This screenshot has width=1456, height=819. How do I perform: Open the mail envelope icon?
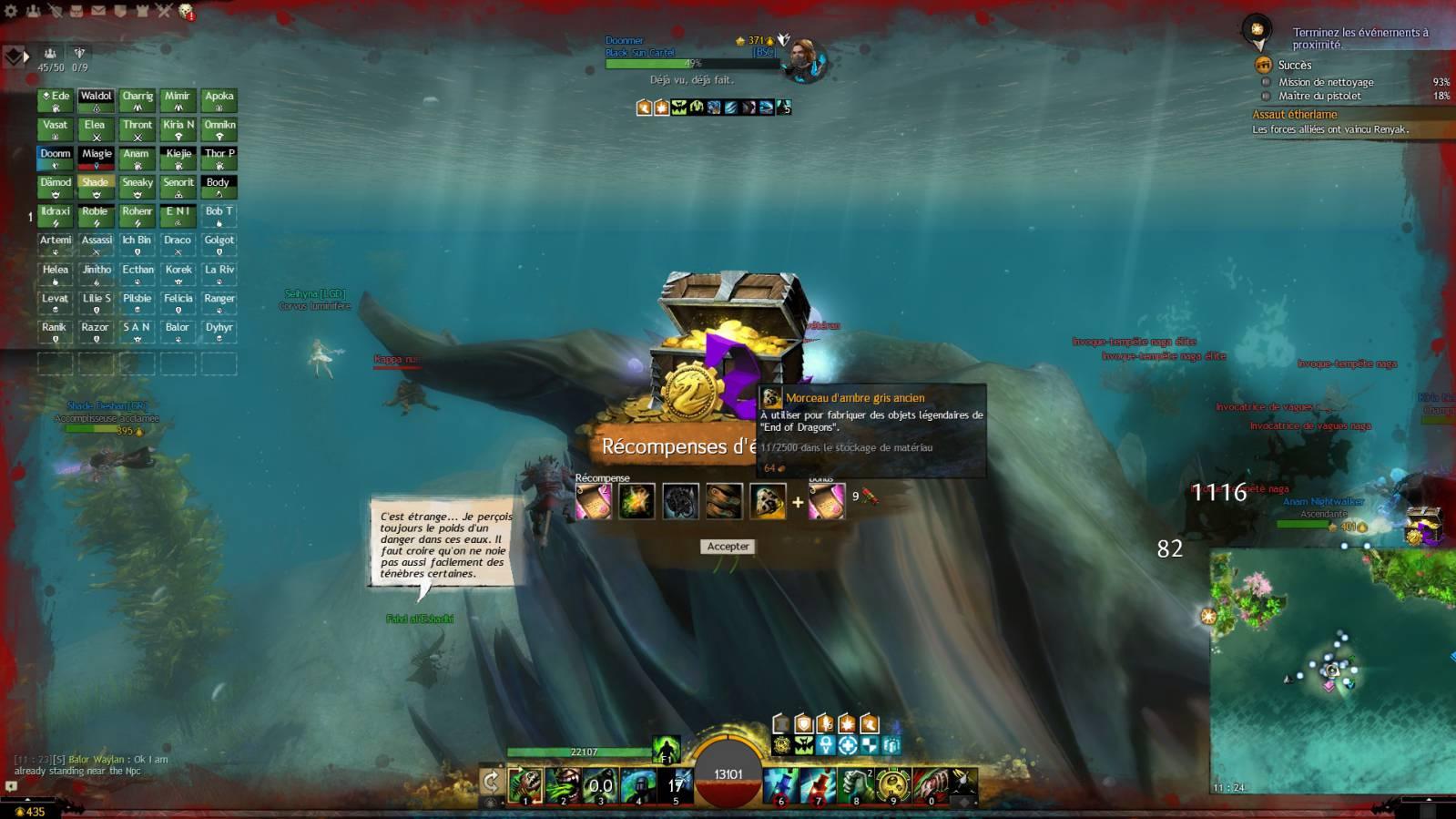coord(97,11)
